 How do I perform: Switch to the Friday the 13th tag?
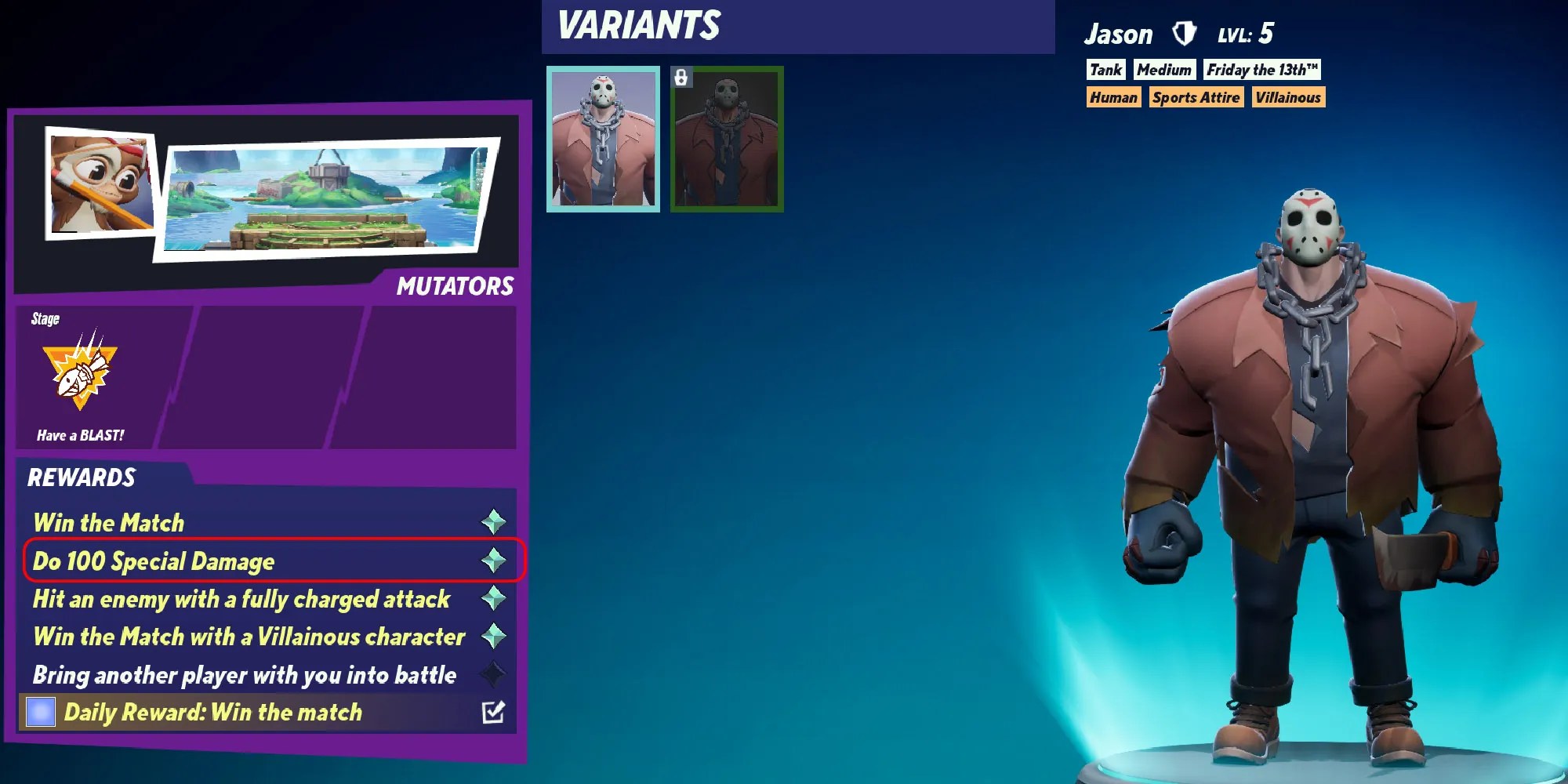1261,70
